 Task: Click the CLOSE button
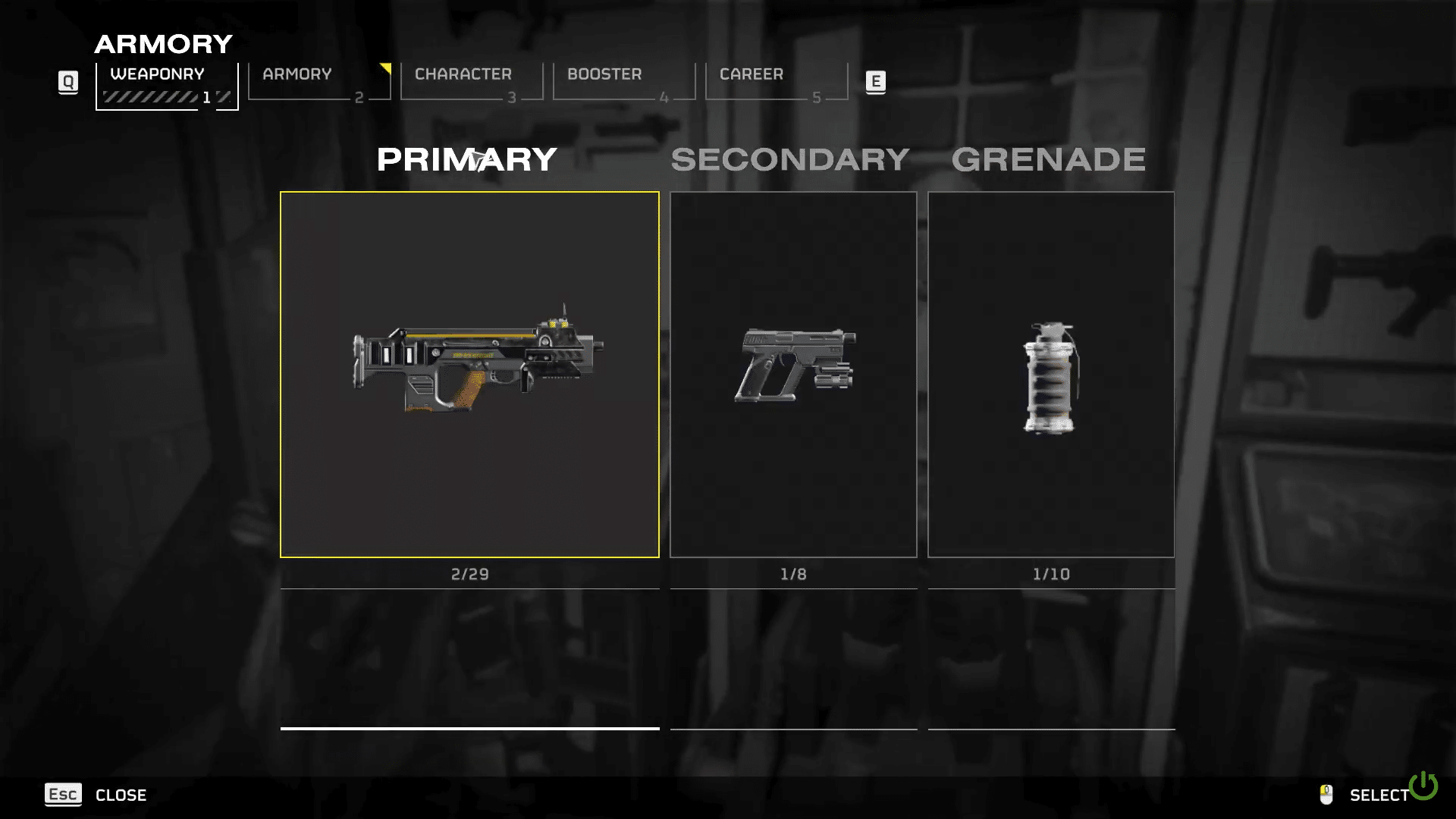(x=121, y=795)
